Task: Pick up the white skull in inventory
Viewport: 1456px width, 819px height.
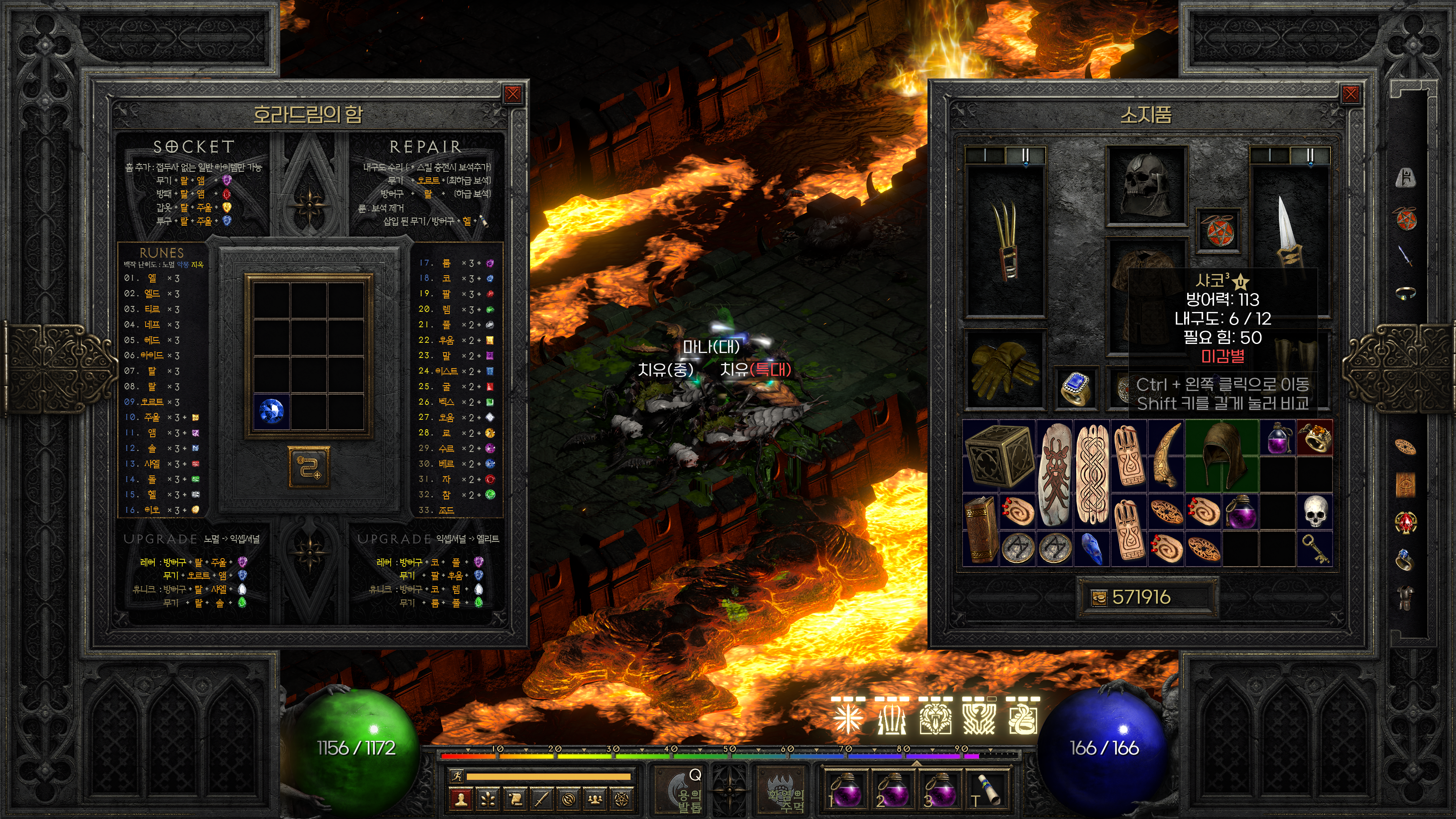Action: coord(1314,511)
